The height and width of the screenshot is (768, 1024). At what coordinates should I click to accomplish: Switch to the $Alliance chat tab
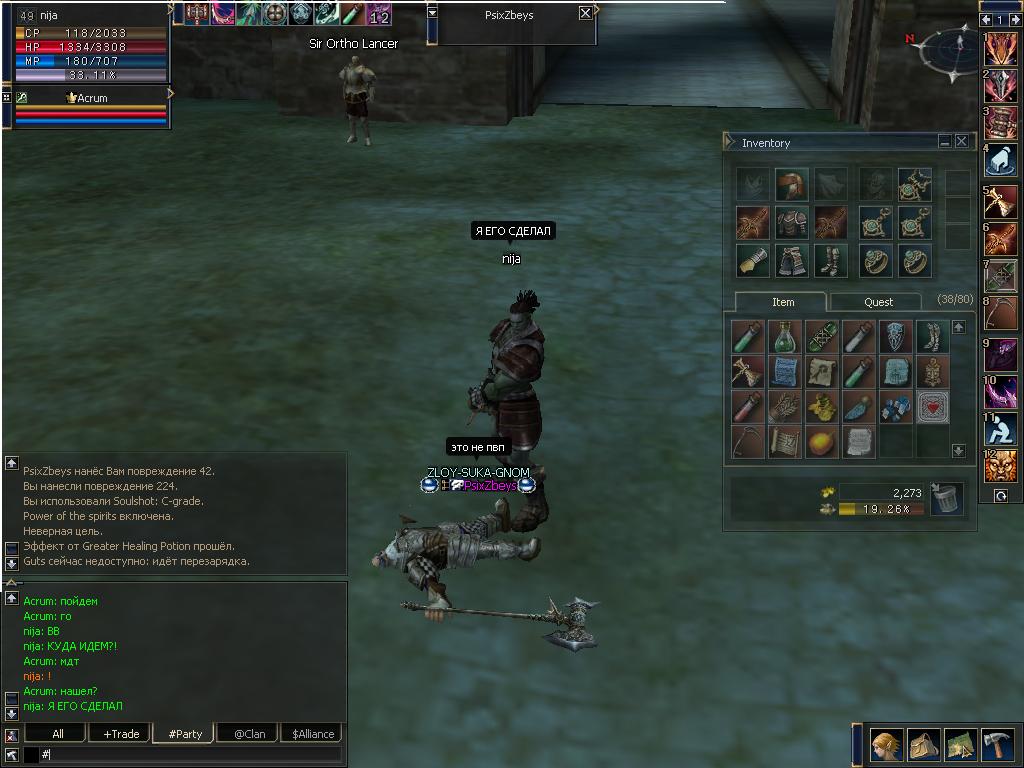pyautogui.click(x=312, y=734)
